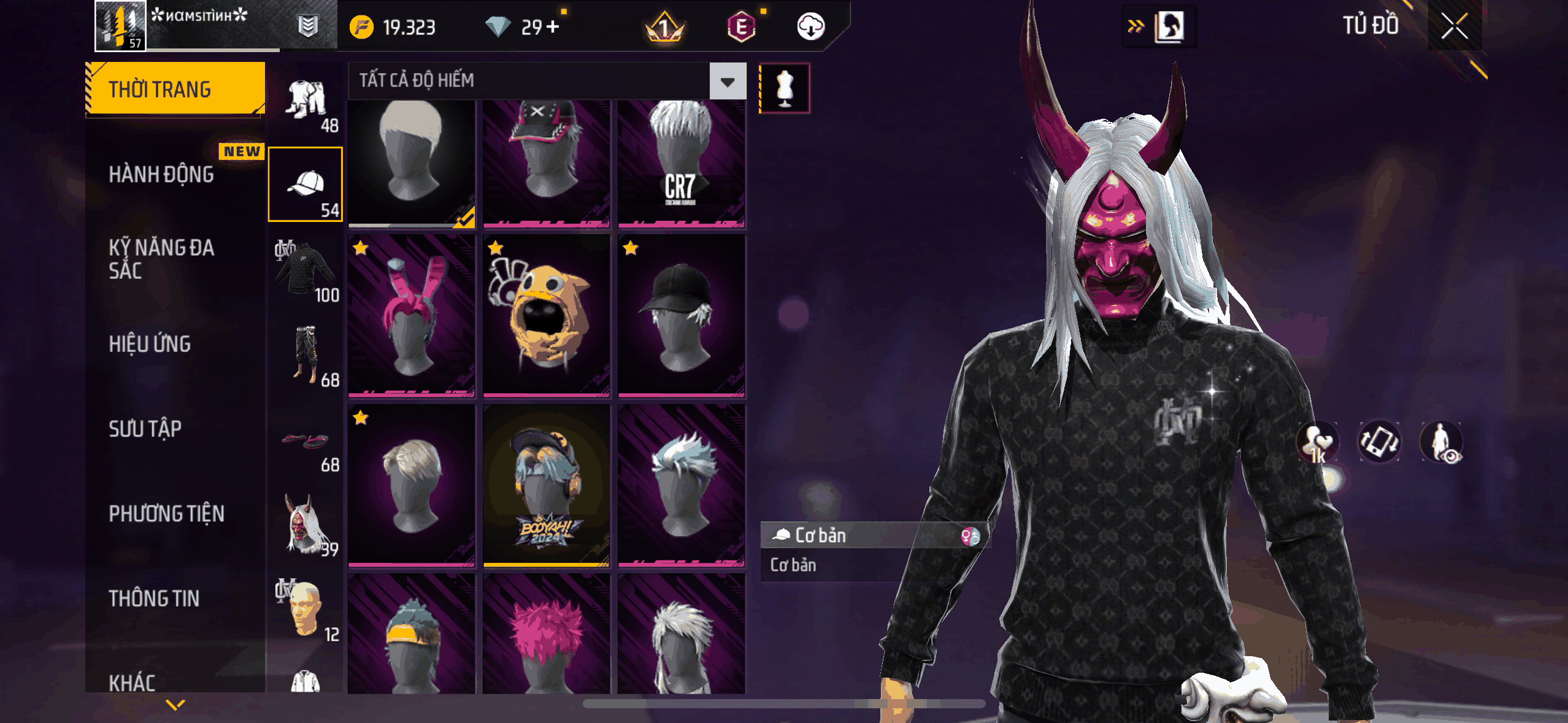Go to the Sưu Tập tab
1568x723 pixels.
click(x=145, y=429)
